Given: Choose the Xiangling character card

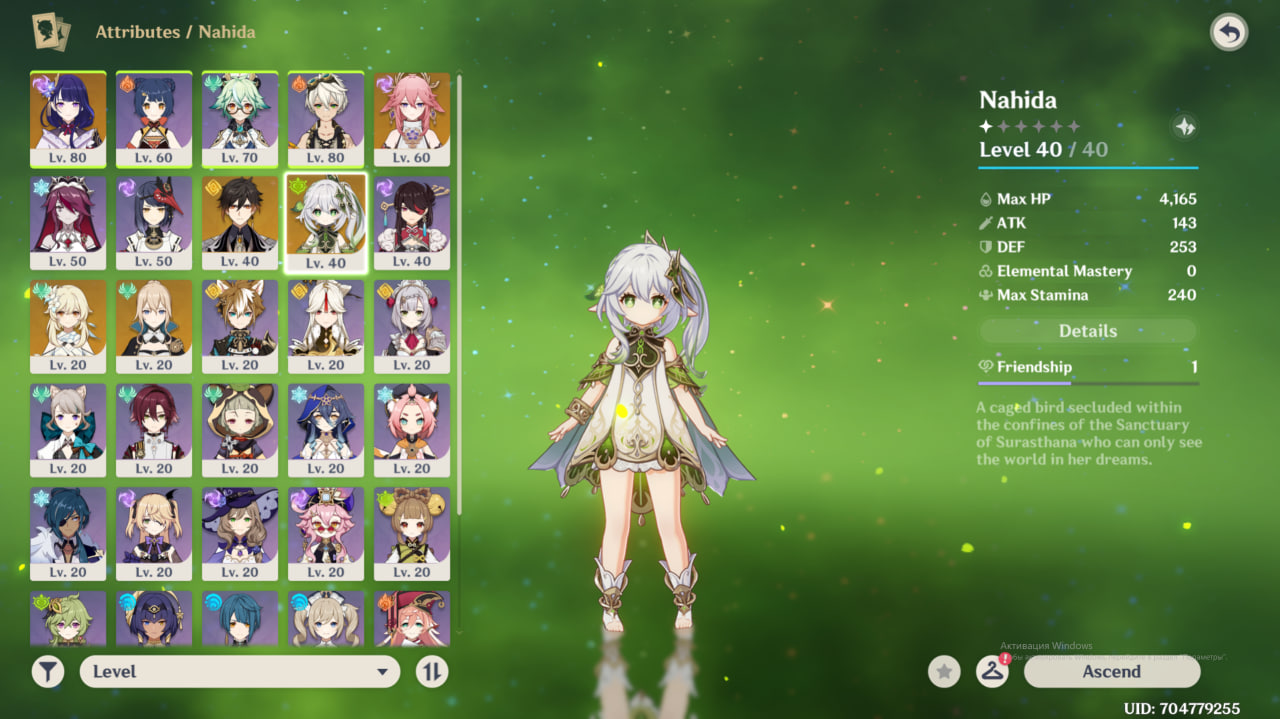Looking at the screenshot, I should coord(154,118).
